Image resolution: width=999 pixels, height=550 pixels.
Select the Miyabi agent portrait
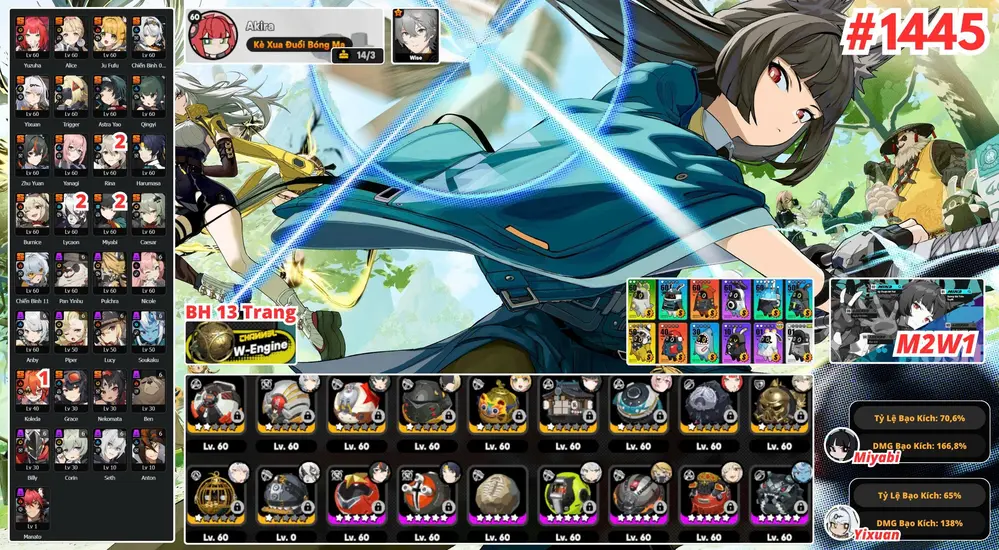[x=109, y=209]
